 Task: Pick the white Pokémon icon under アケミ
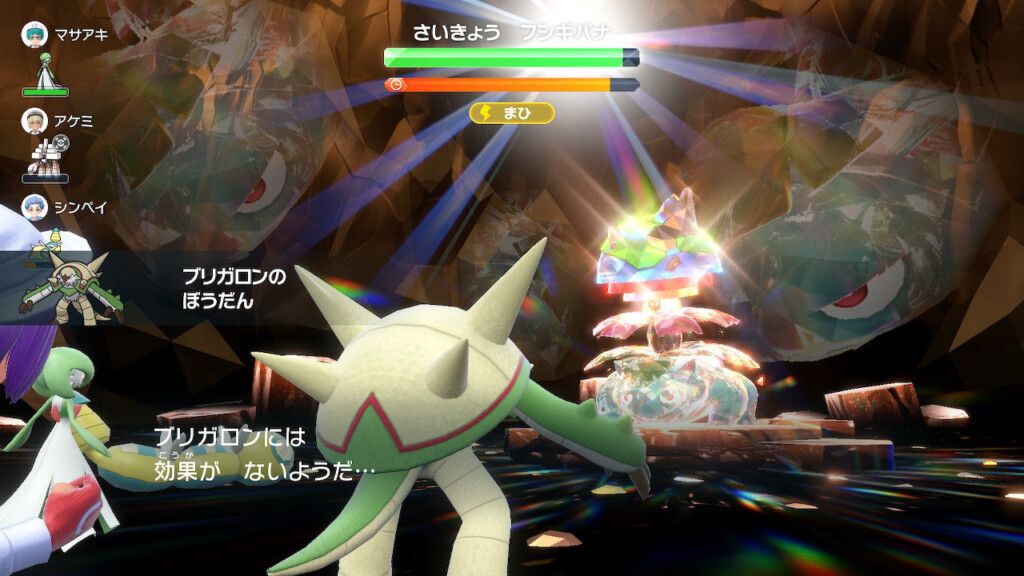(x=43, y=156)
